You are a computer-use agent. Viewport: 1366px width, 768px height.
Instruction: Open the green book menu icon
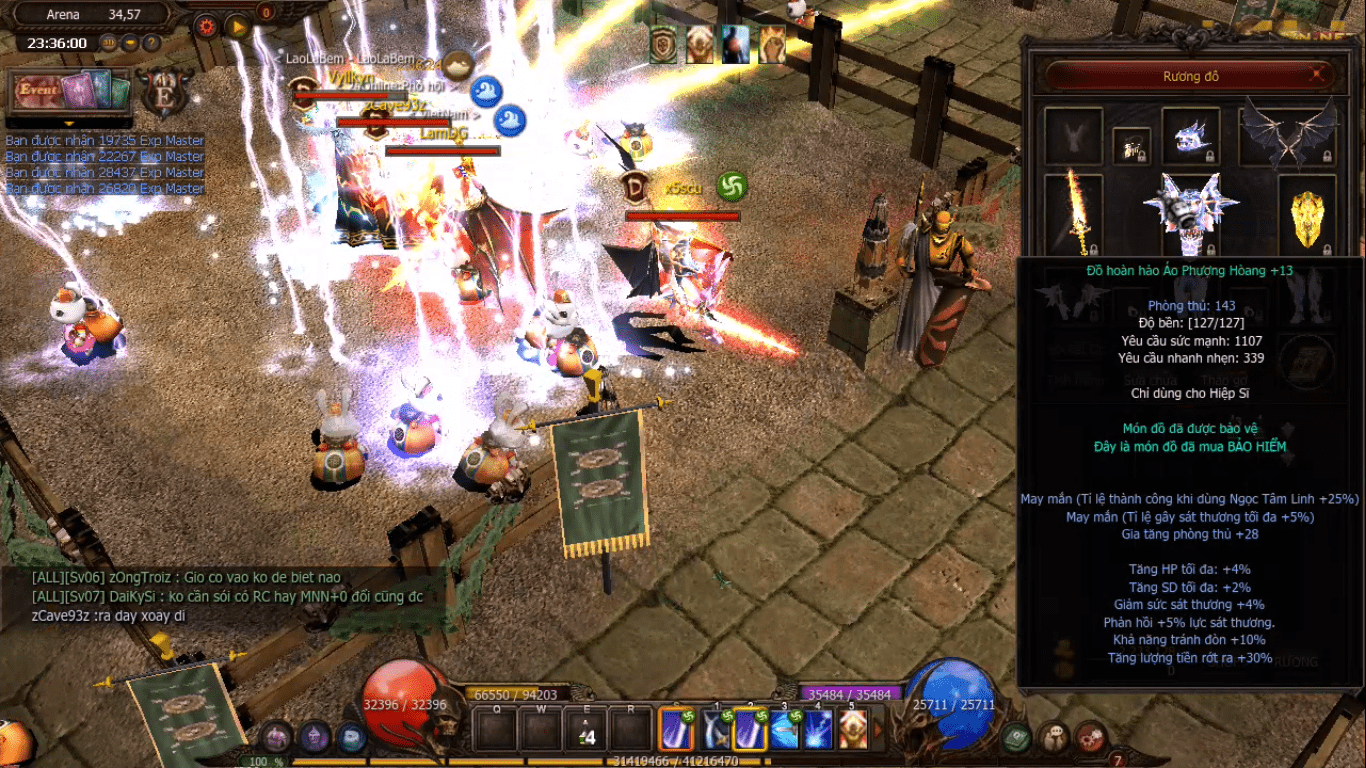click(x=1017, y=737)
